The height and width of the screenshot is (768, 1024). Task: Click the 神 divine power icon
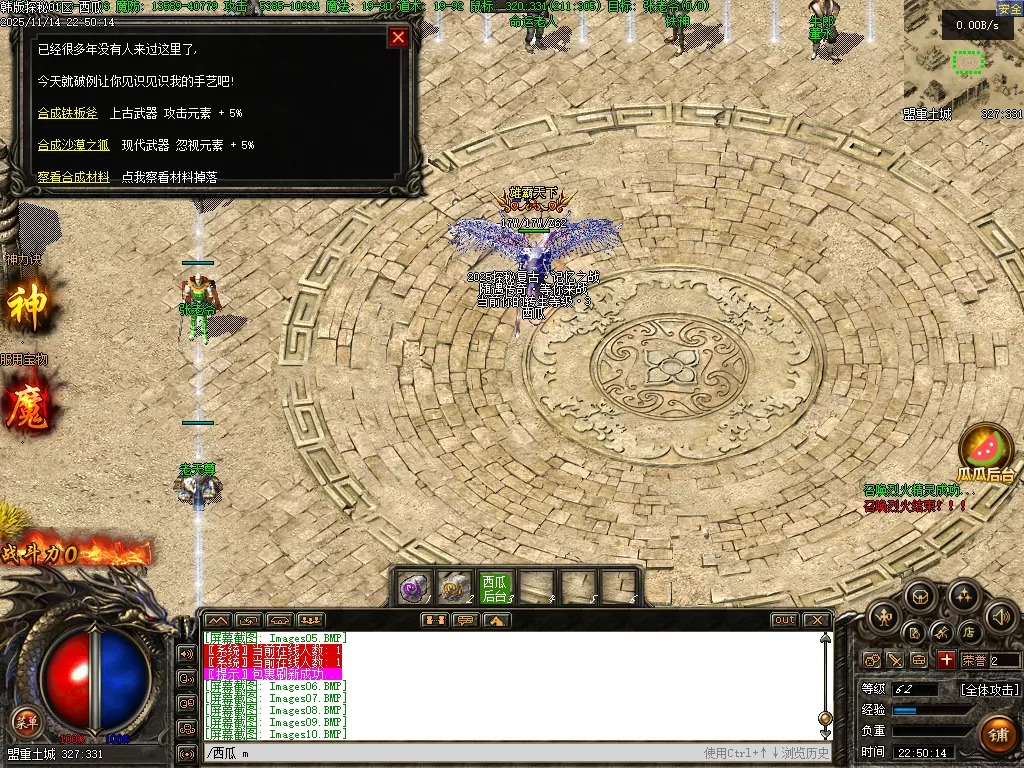click(27, 306)
